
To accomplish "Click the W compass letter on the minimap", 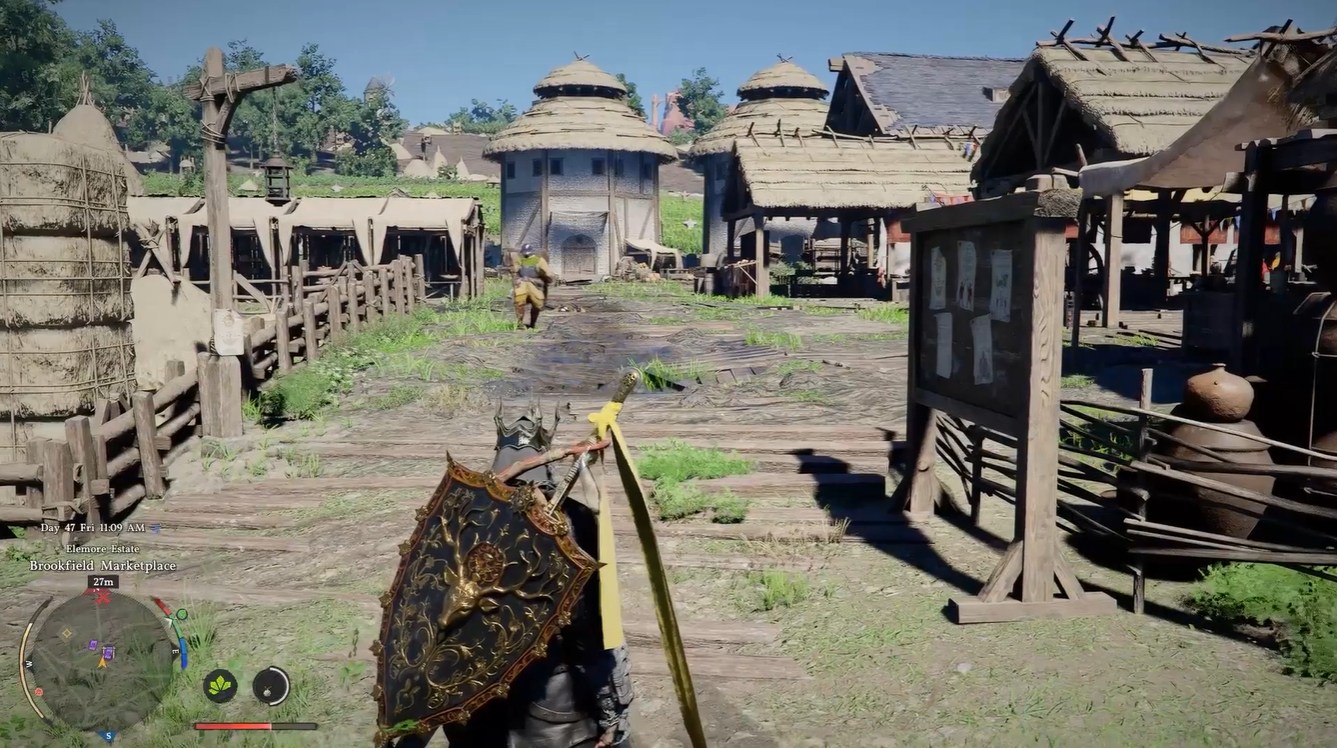I will click(x=29, y=662).
